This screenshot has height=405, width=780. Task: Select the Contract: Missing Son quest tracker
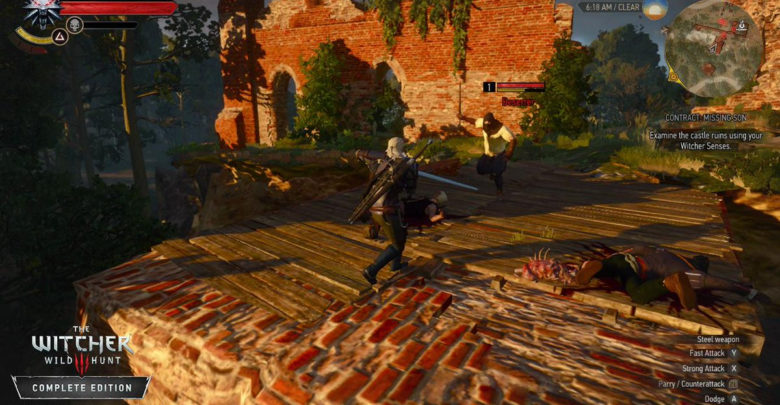tap(696, 117)
